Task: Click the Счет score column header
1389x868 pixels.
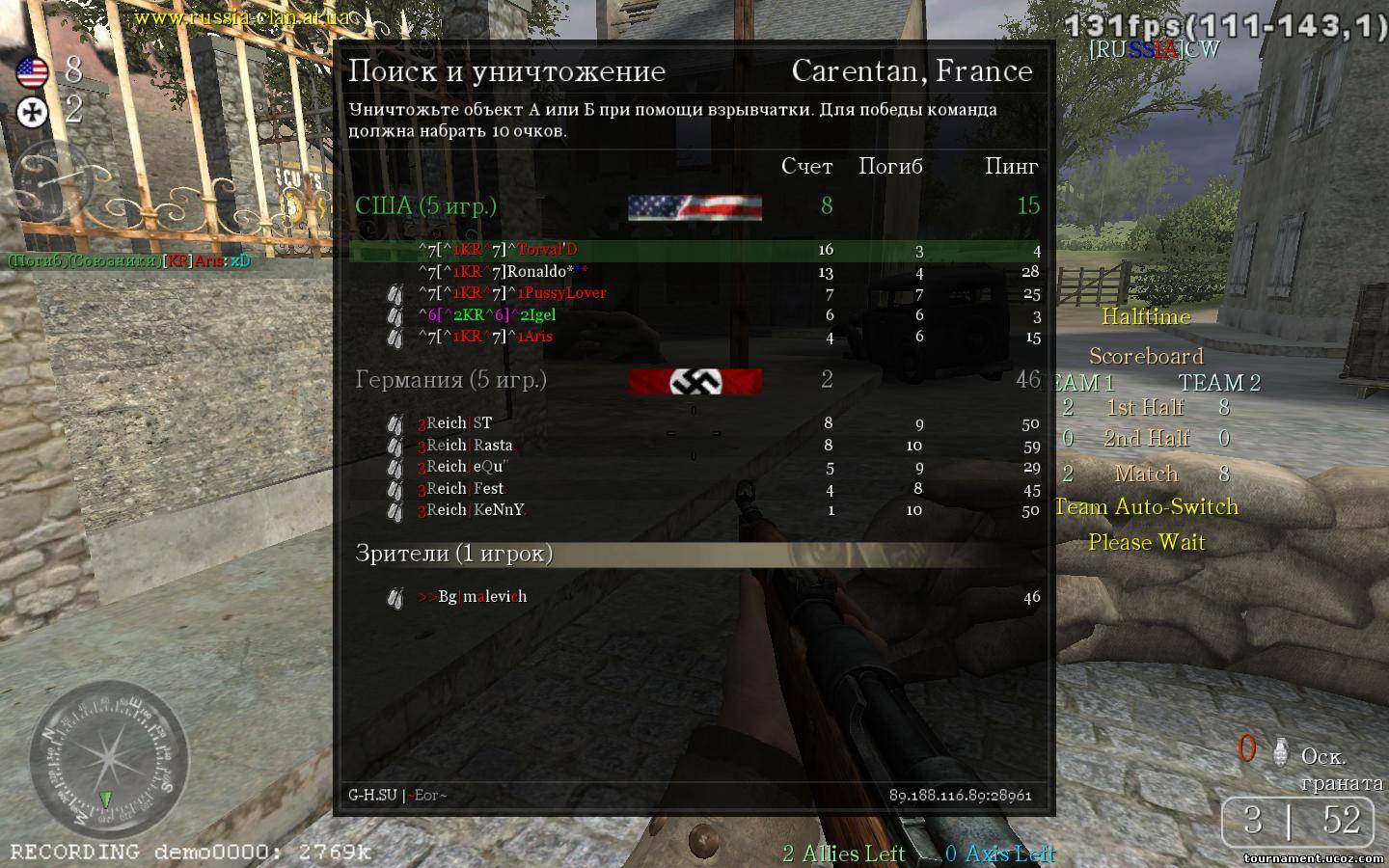Action: (x=806, y=167)
